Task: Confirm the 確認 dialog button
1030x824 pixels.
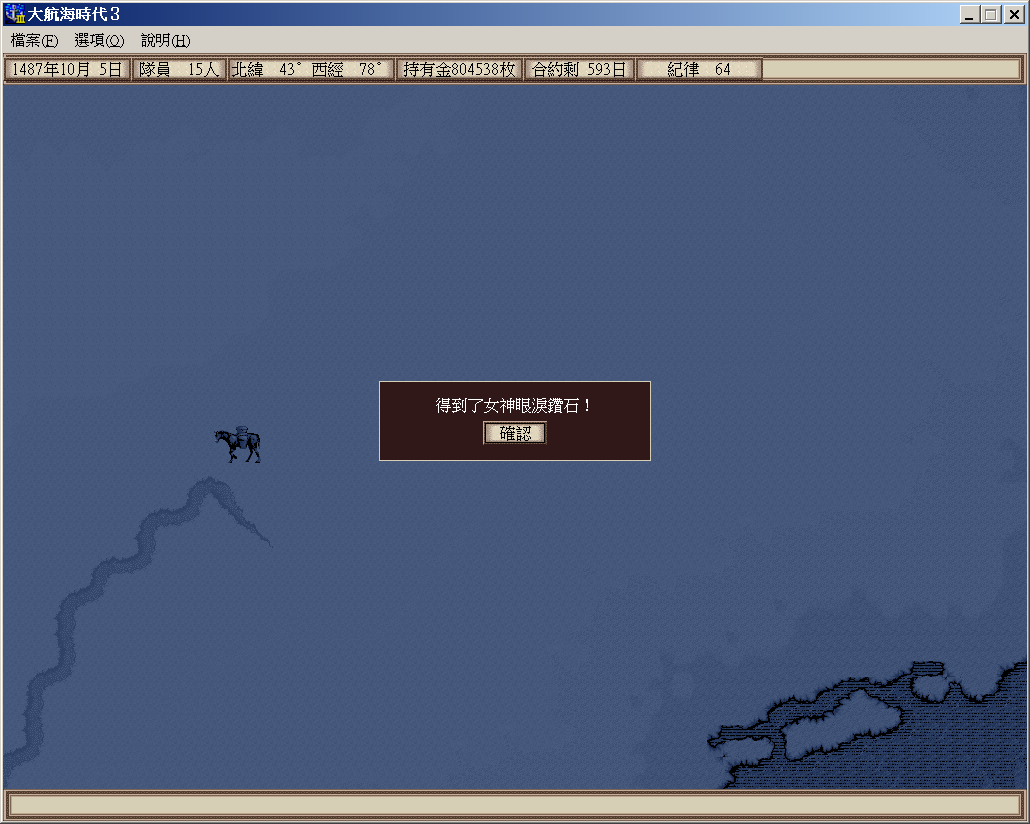Action: [515, 433]
